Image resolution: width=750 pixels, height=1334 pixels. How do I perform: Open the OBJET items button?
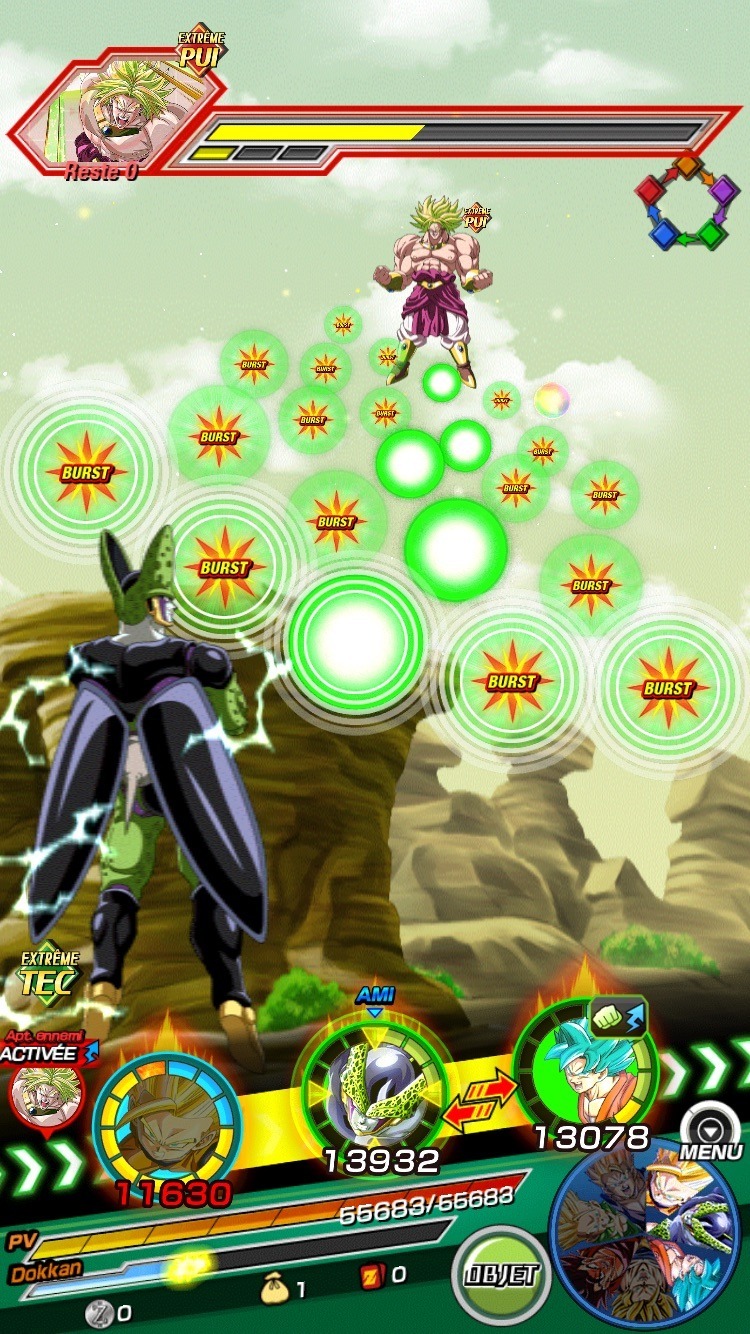pos(501,1275)
